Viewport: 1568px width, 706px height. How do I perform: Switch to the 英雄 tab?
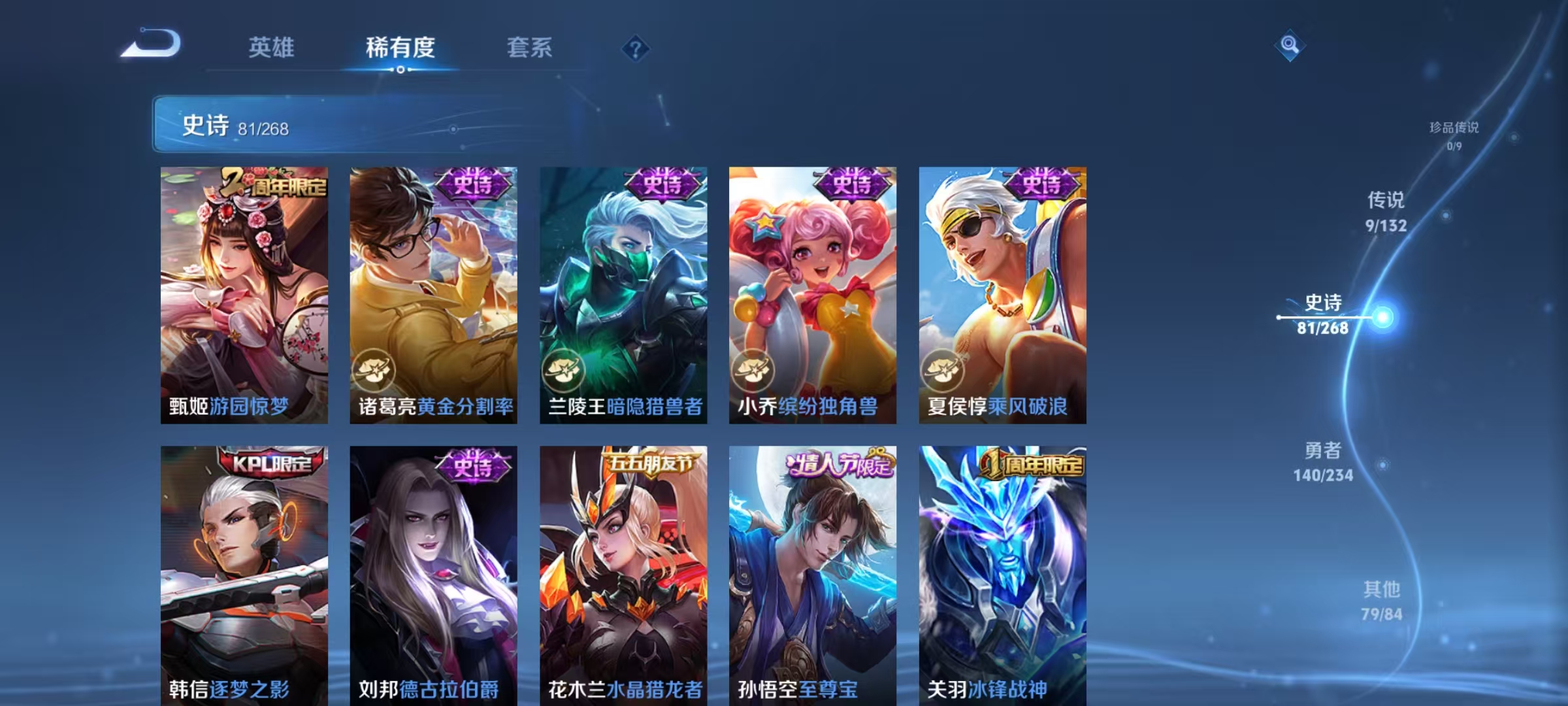pyautogui.click(x=272, y=46)
